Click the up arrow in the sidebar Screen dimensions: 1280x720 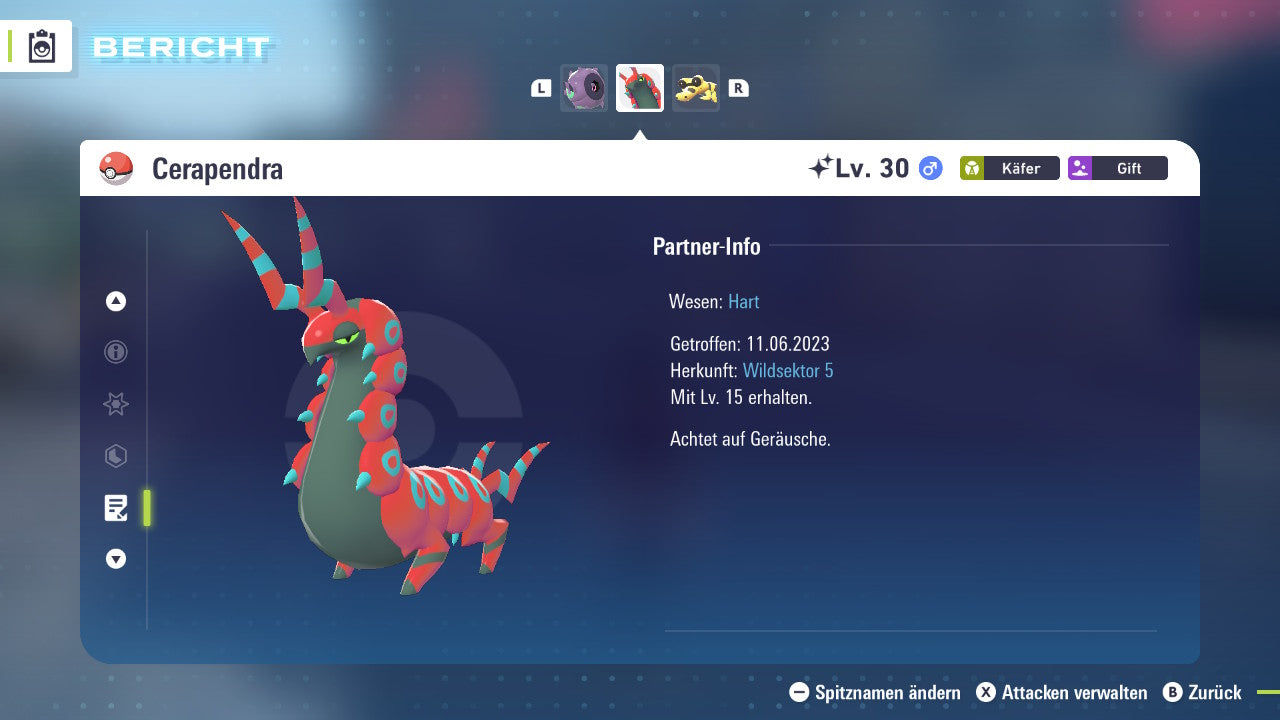tap(115, 301)
